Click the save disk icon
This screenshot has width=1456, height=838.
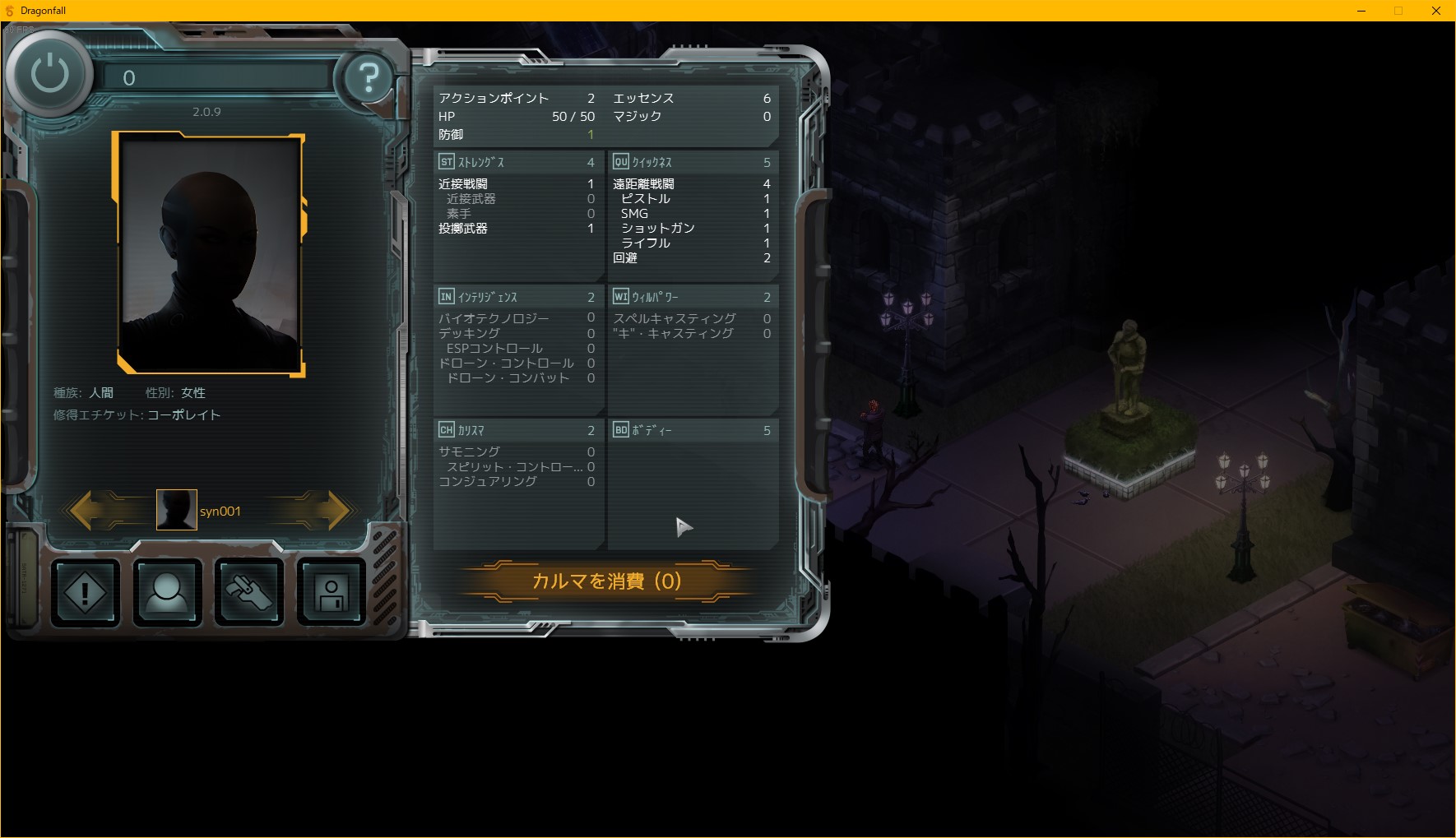(x=331, y=591)
